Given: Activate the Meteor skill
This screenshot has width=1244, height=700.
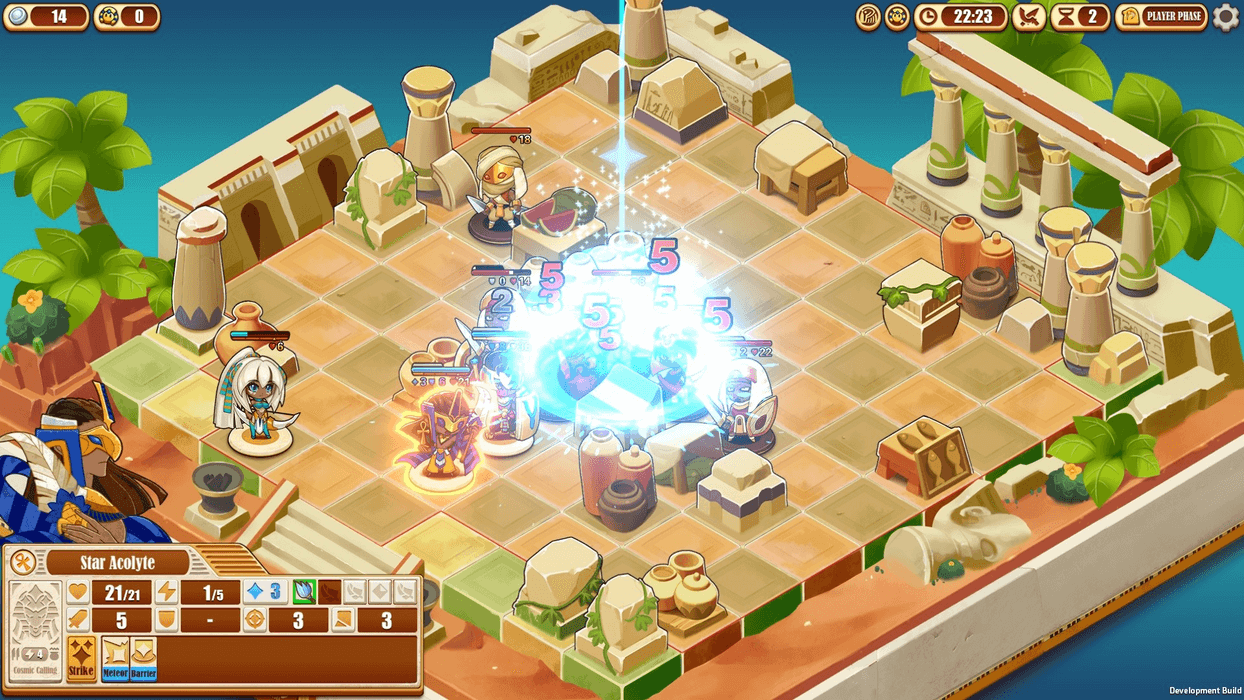Looking at the screenshot, I should pos(115,658).
